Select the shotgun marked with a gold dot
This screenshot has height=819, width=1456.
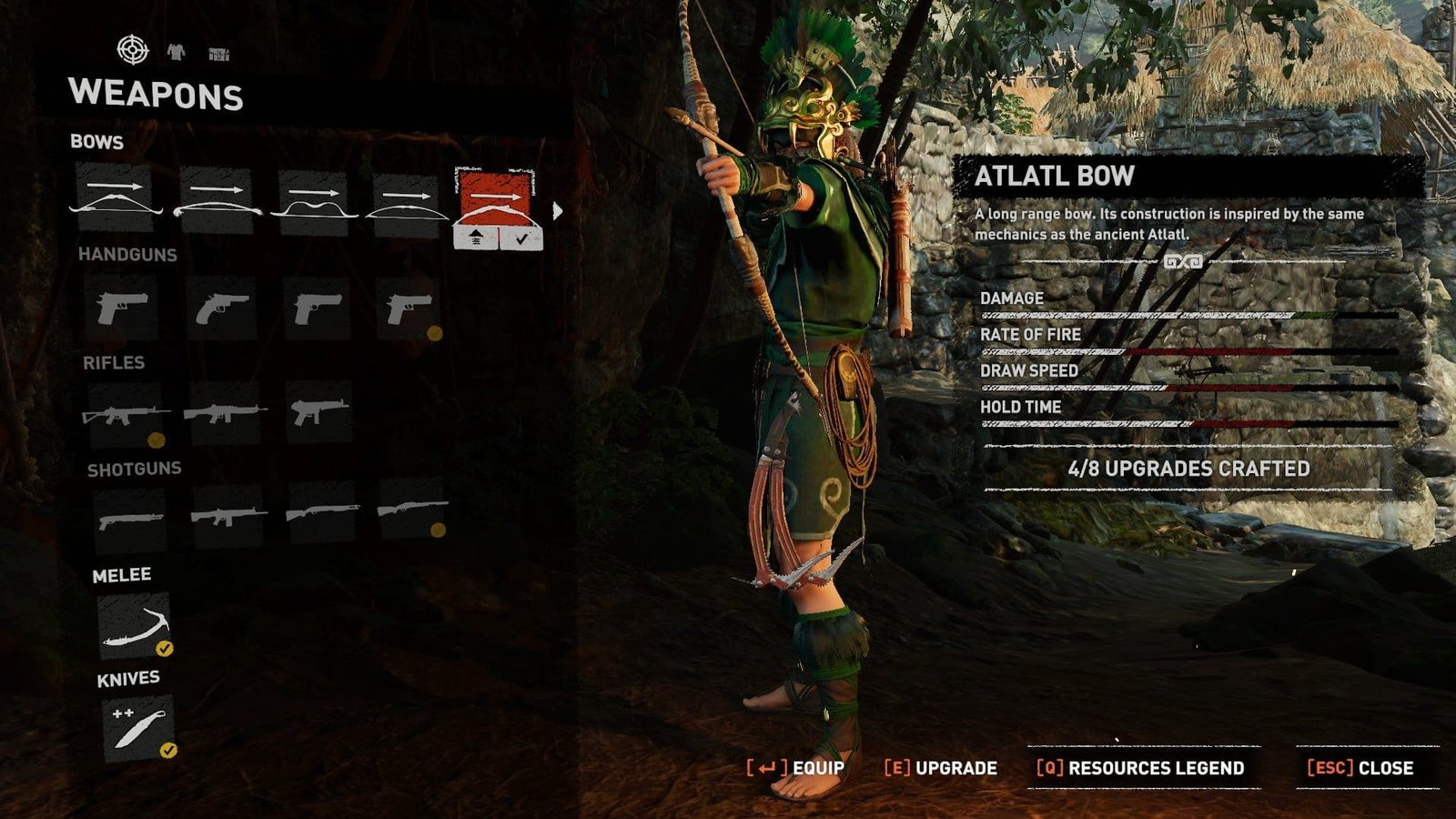tap(412, 510)
